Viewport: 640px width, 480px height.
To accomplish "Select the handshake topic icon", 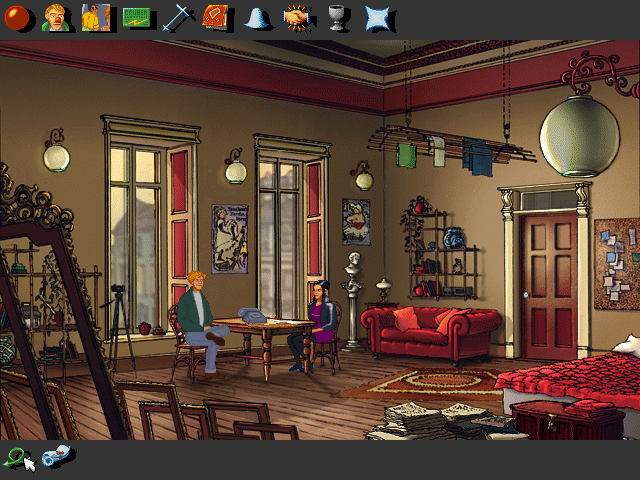I will point(296,17).
